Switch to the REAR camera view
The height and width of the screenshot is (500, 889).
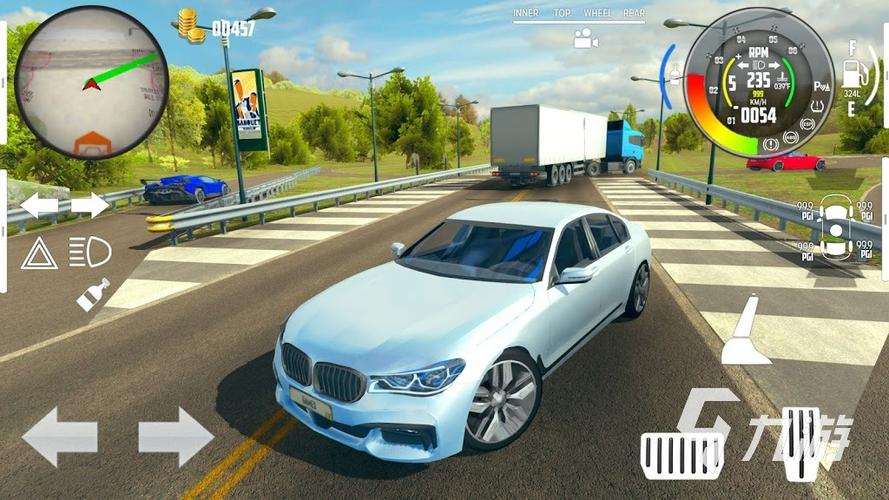coord(634,14)
